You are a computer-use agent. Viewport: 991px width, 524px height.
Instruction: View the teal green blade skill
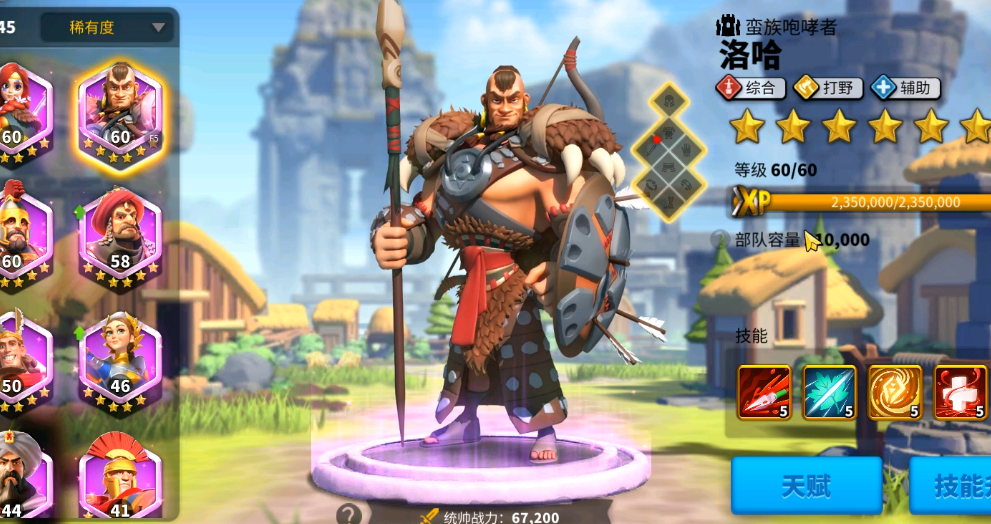coord(829,391)
